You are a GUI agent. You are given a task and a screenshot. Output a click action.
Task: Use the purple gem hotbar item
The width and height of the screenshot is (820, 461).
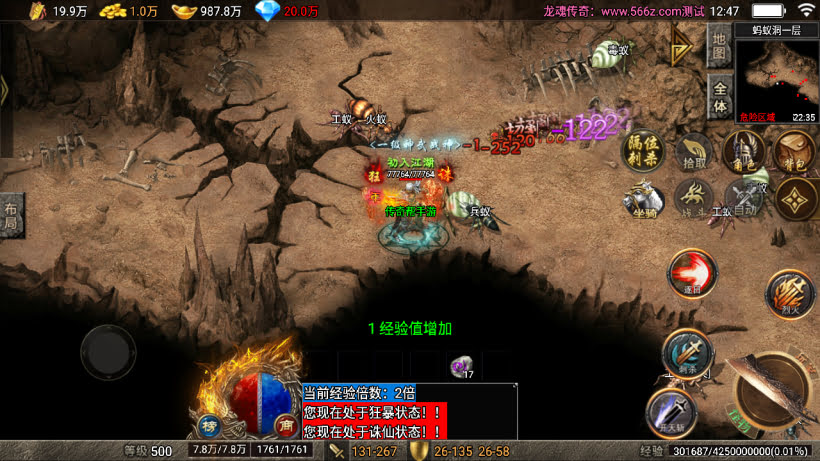click(x=462, y=368)
